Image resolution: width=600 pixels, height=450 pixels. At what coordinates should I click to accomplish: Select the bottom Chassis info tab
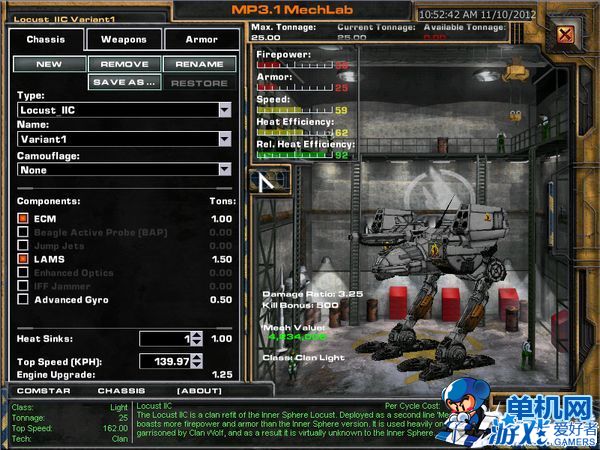pos(120,390)
